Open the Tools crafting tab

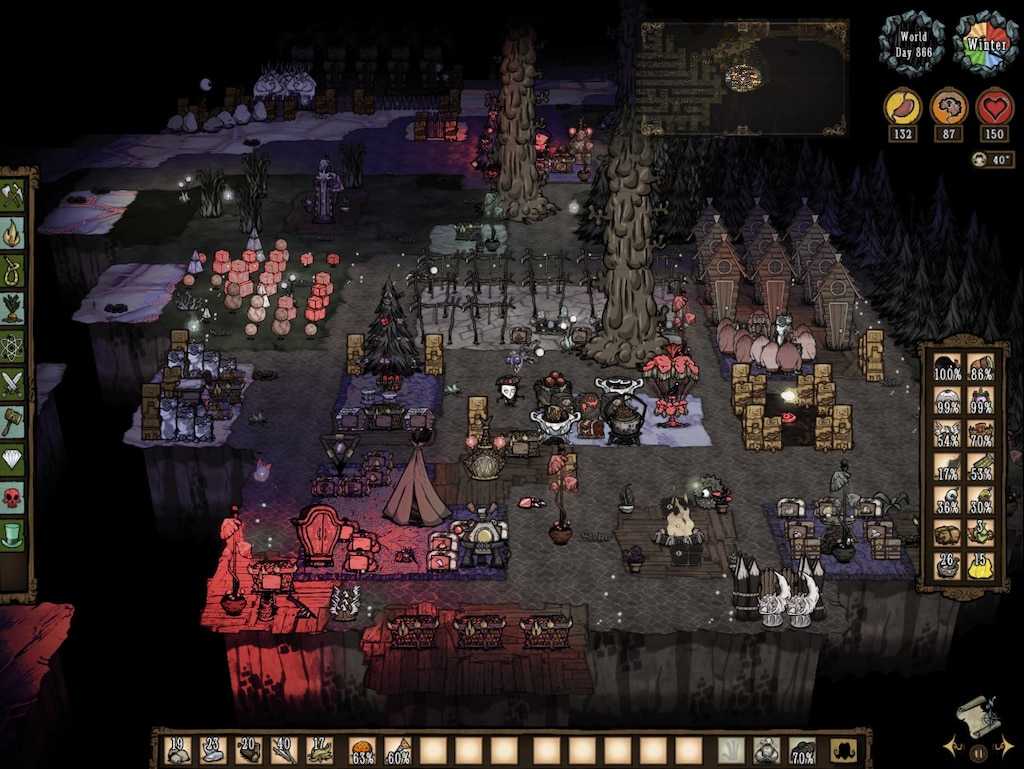[13, 196]
